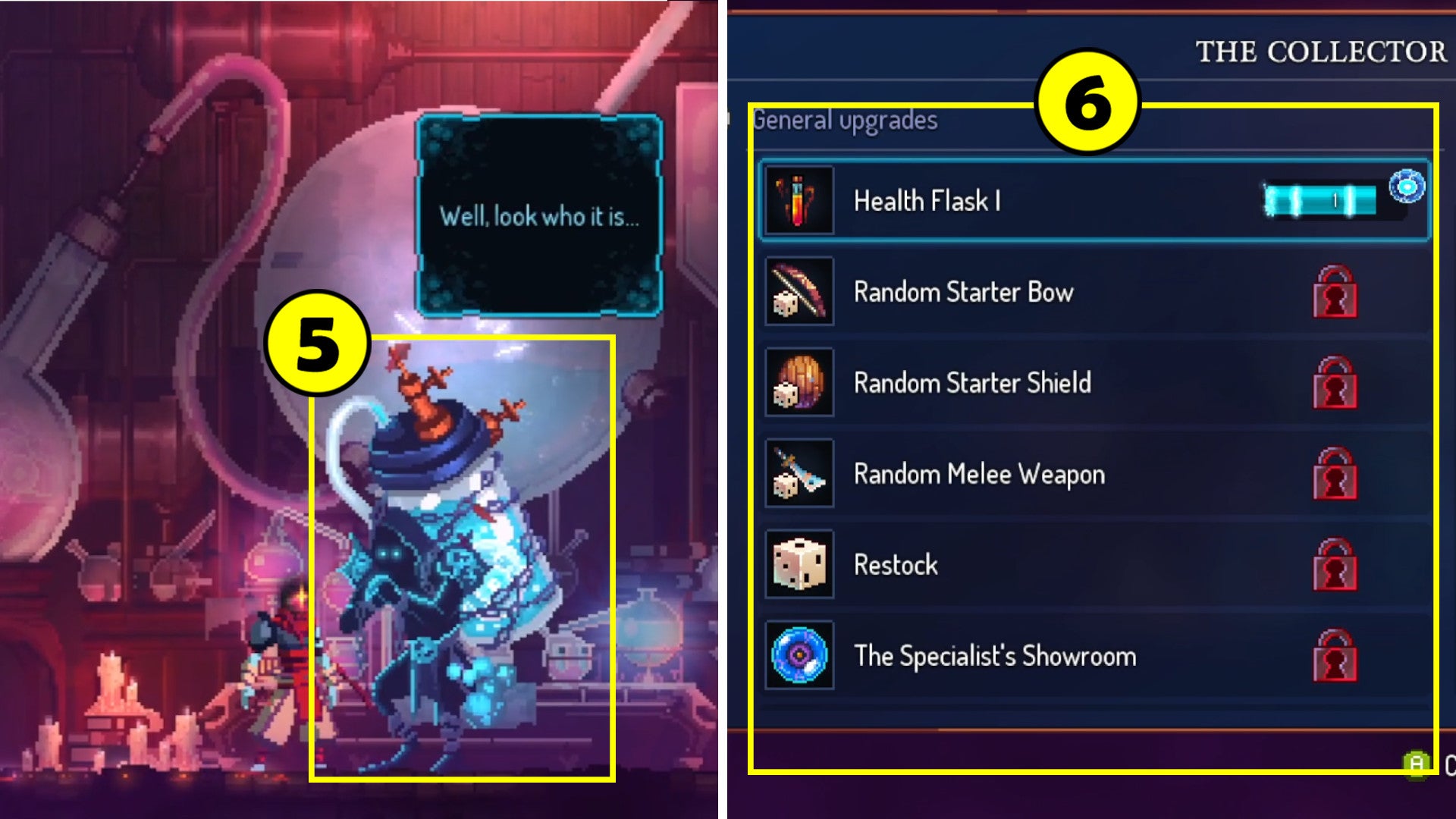Expand the General upgrades section
1456x819 pixels.
(x=844, y=119)
